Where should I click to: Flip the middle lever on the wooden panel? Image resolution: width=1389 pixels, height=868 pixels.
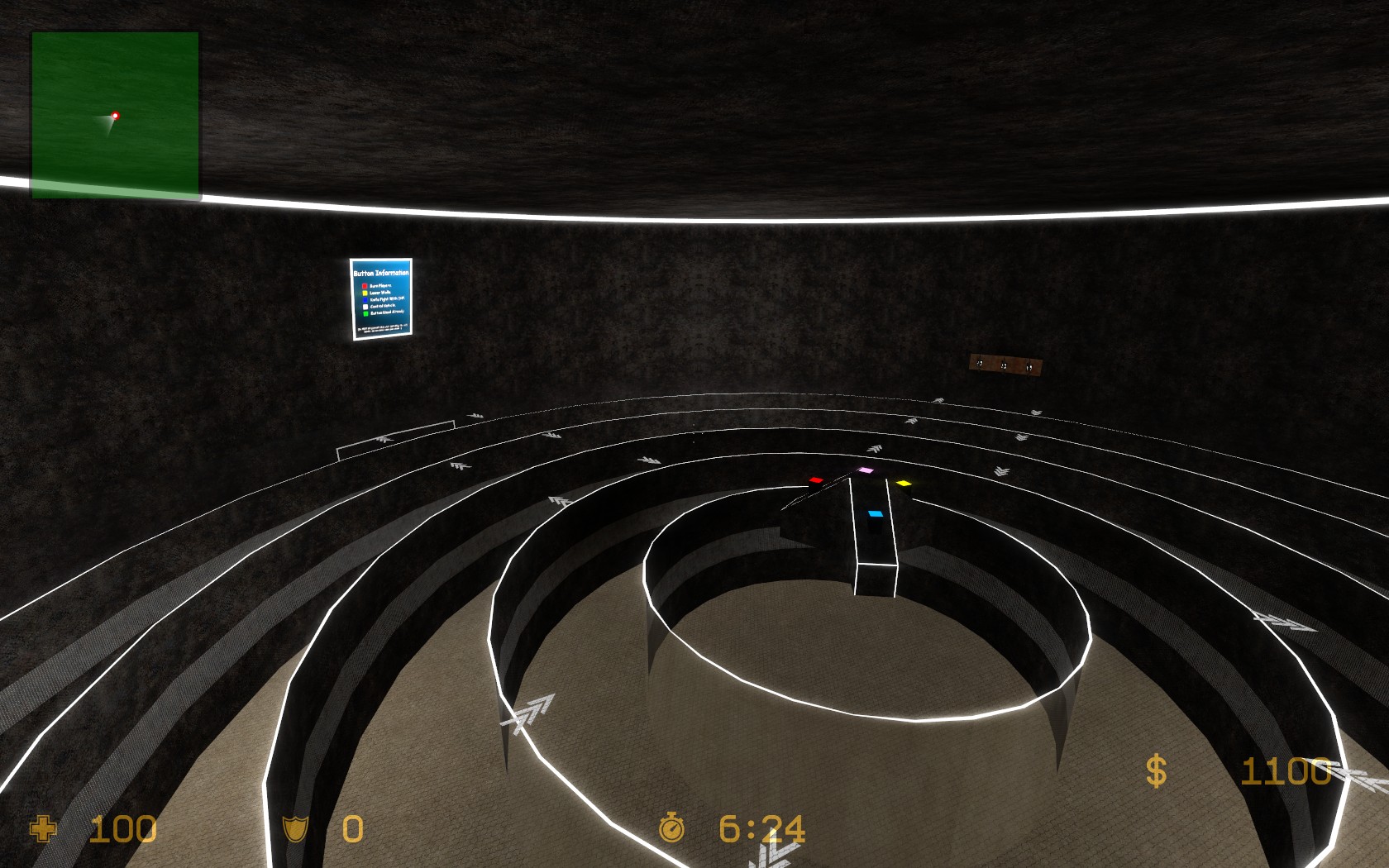(x=1004, y=365)
